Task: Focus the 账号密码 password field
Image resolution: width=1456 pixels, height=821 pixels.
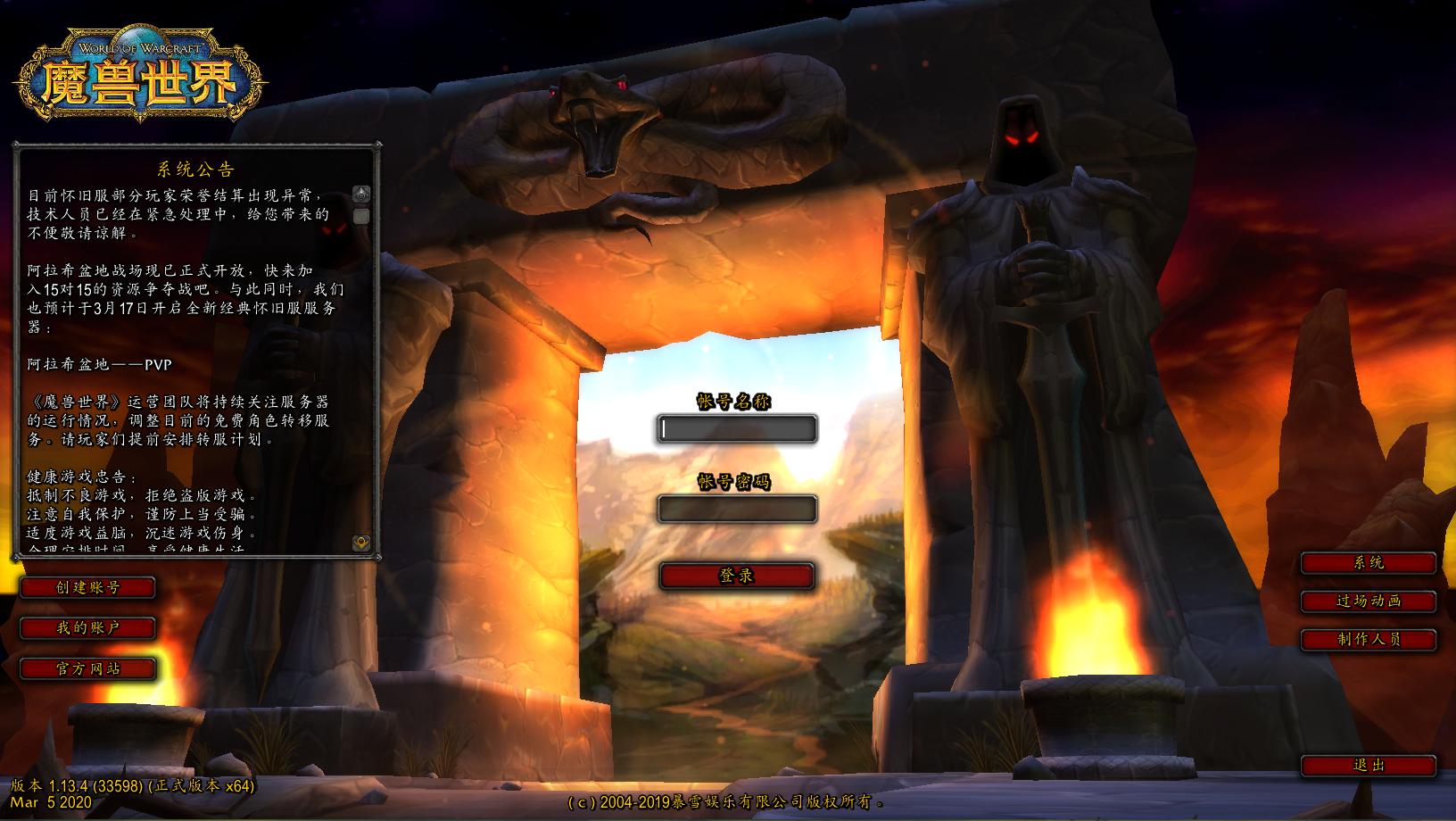Action: [x=737, y=509]
